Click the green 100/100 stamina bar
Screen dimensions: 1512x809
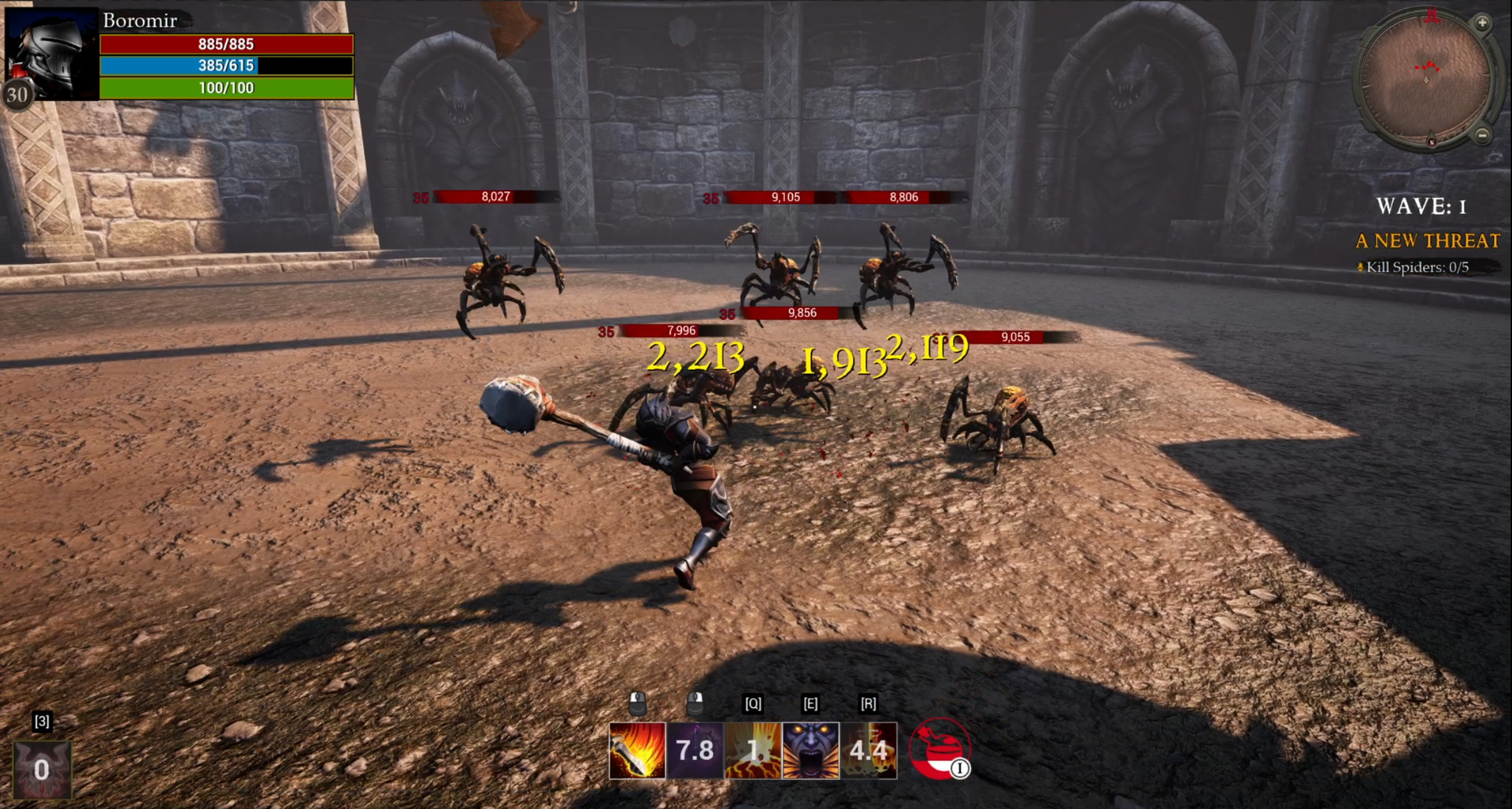tap(226, 88)
